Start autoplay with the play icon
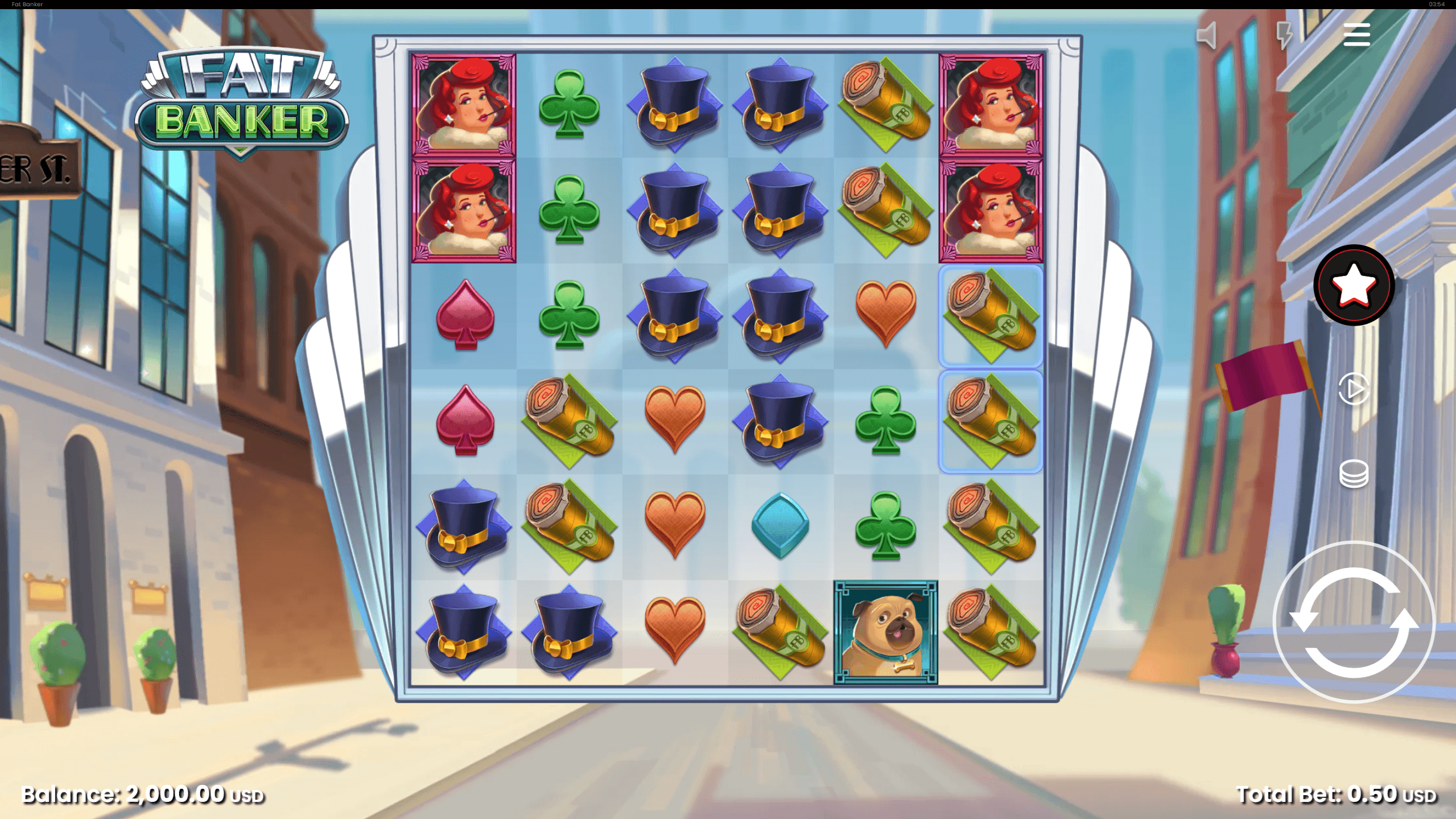The height and width of the screenshot is (819, 1456). [1353, 389]
